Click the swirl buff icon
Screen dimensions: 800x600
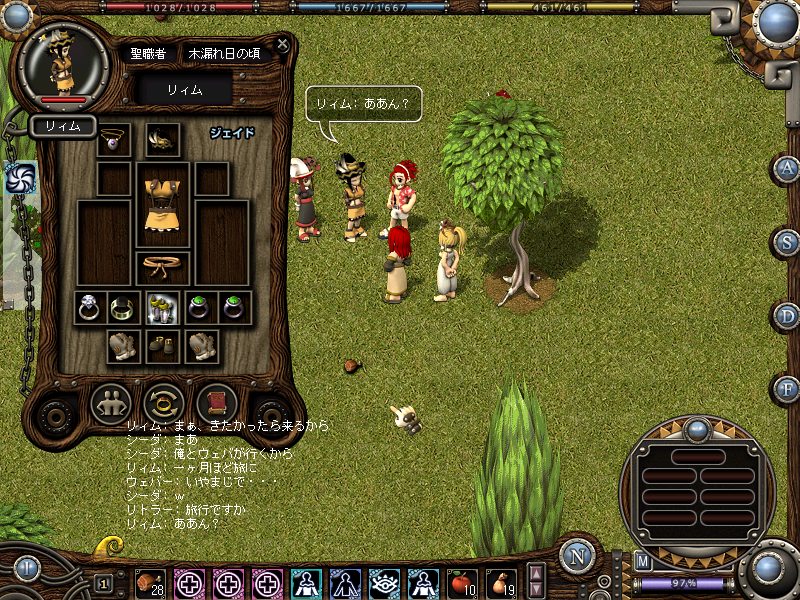(20, 178)
